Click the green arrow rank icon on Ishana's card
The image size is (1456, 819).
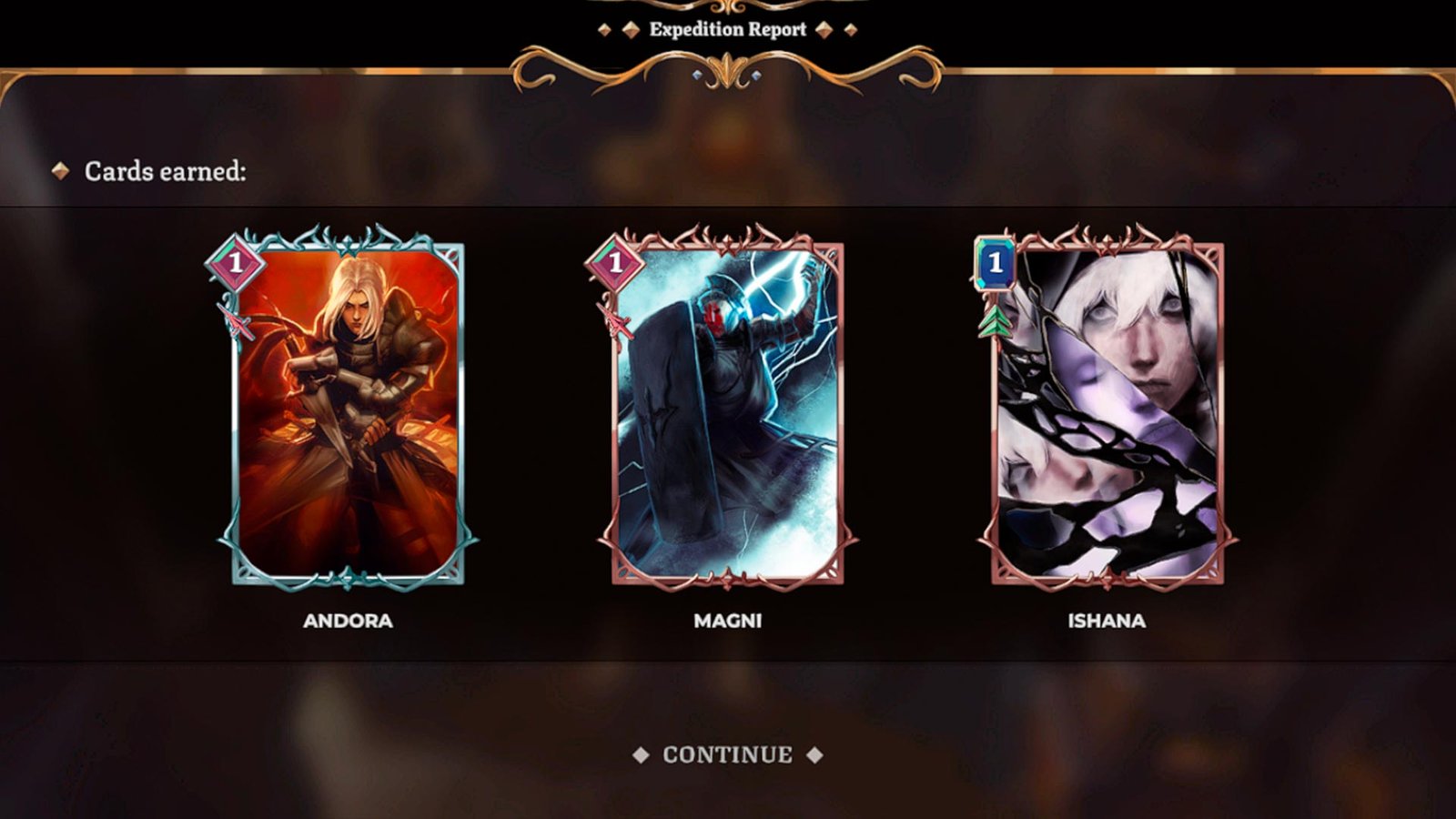coord(994,320)
